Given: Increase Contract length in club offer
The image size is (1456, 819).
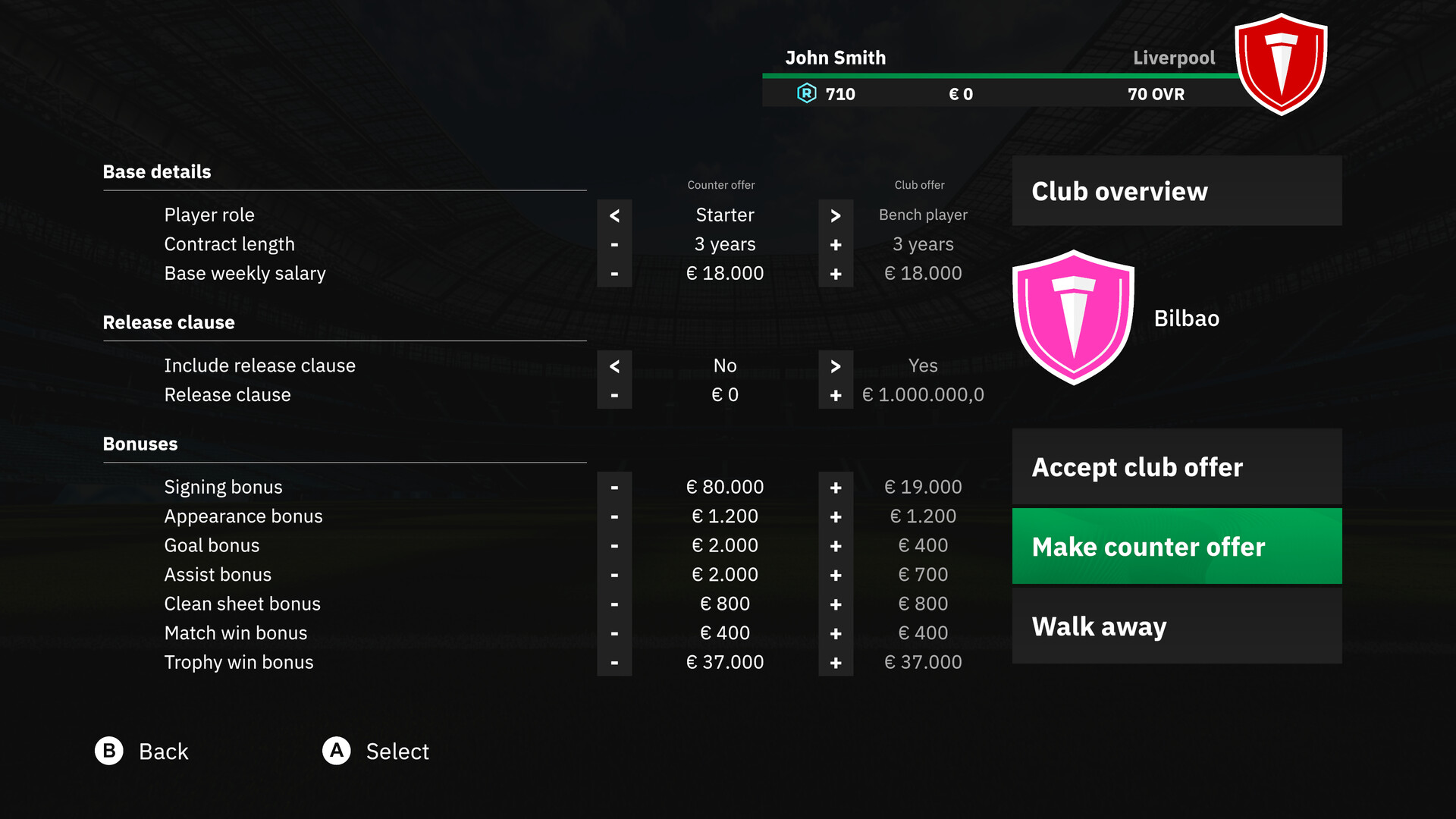Looking at the screenshot, I should point(836,244).
